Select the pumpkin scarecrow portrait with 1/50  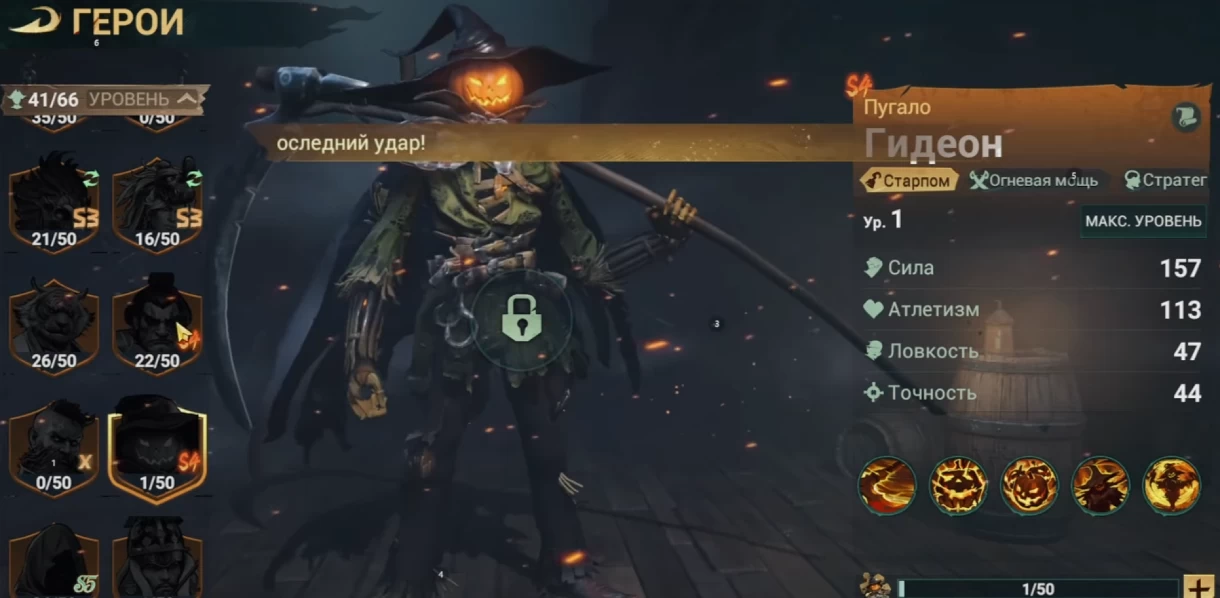[x=157, y=447]
